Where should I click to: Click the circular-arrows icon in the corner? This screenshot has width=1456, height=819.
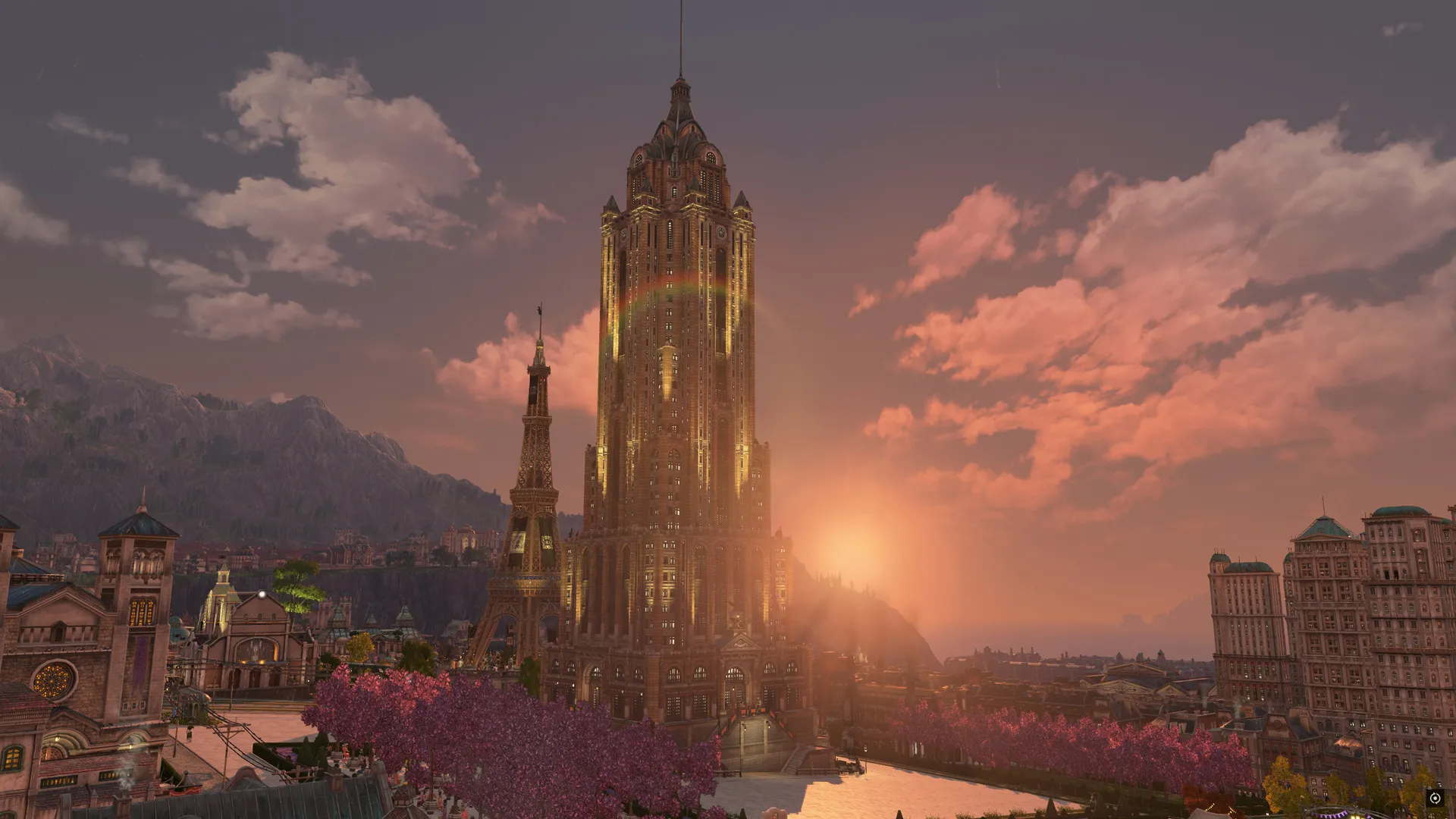click(1434, 798)
